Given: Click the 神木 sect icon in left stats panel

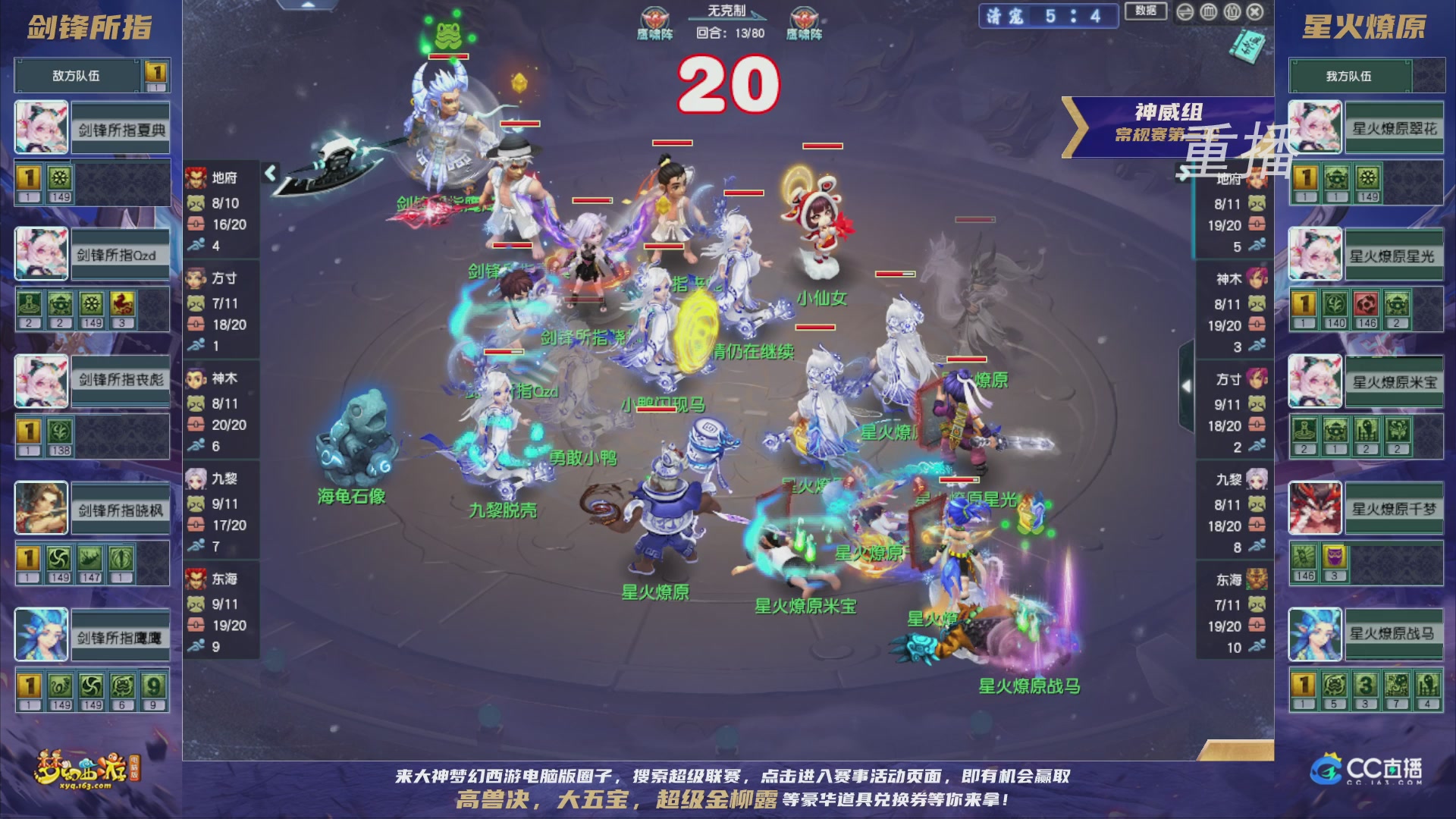Looking at the screenshot, I should [197, 377].
